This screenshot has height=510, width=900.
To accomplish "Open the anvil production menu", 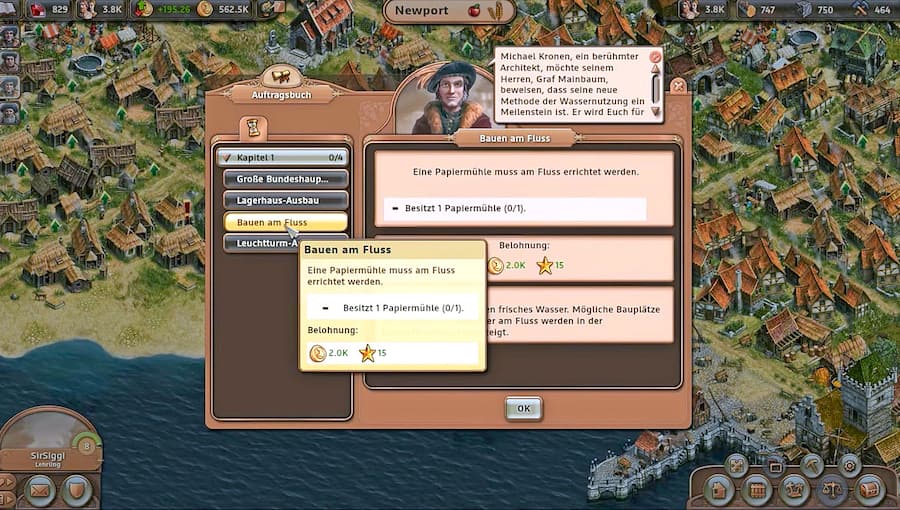I will 795,490.
